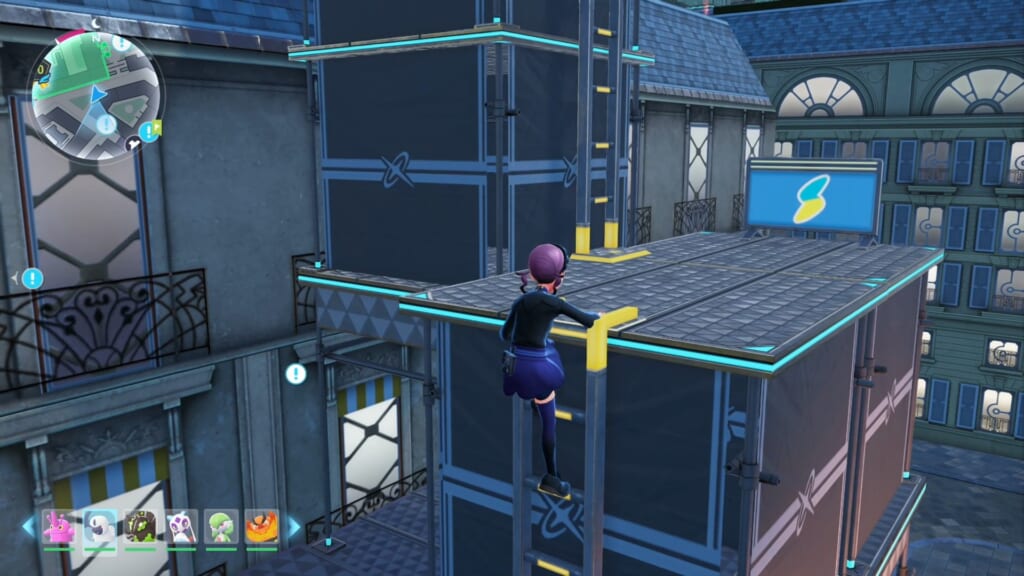This screenshot has width=1024, height=576.
Task: Select the pink horned Pokémon party slot
Action: point(59,526)
